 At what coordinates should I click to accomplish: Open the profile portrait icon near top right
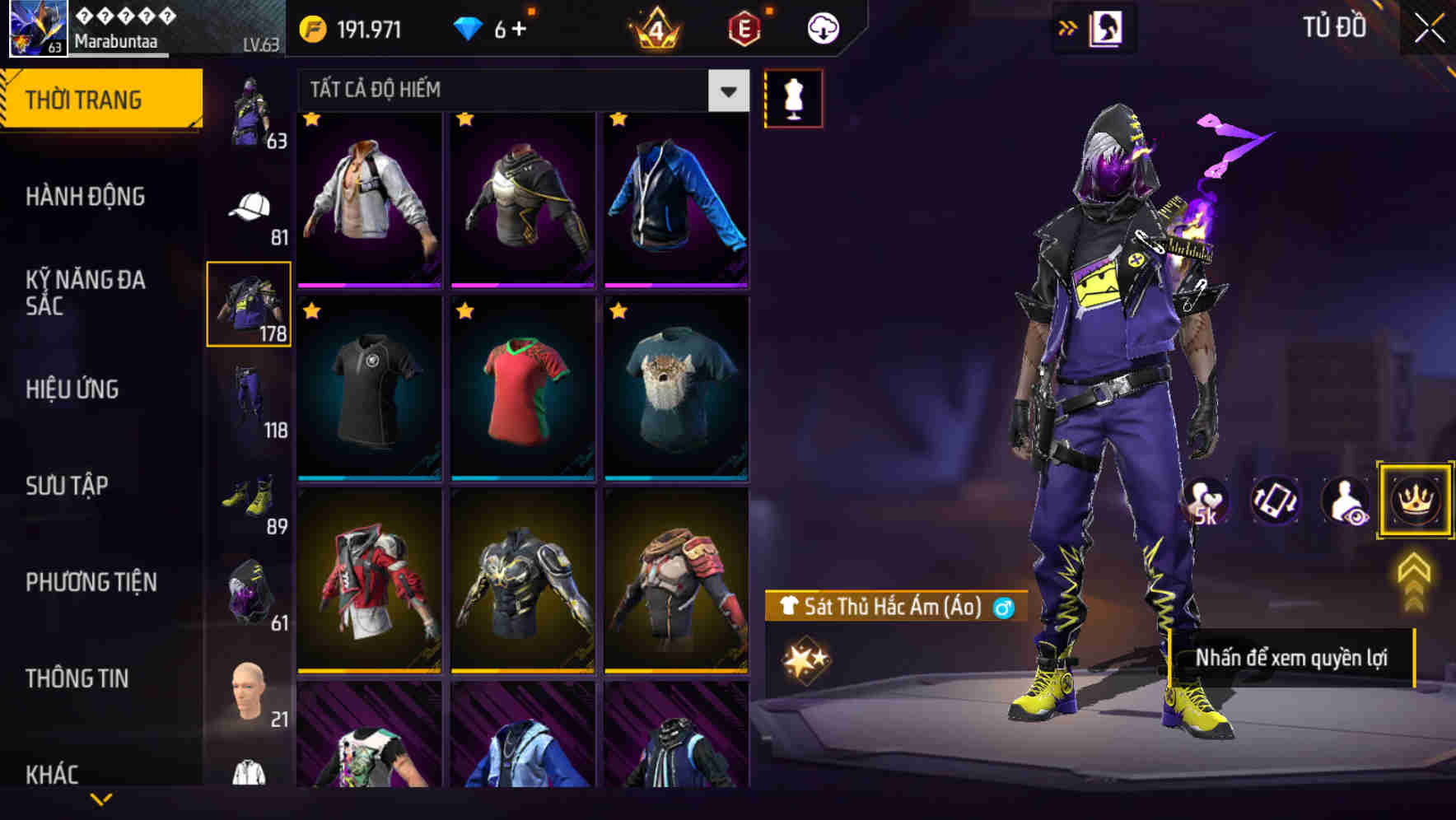[x=1106, y=26]
